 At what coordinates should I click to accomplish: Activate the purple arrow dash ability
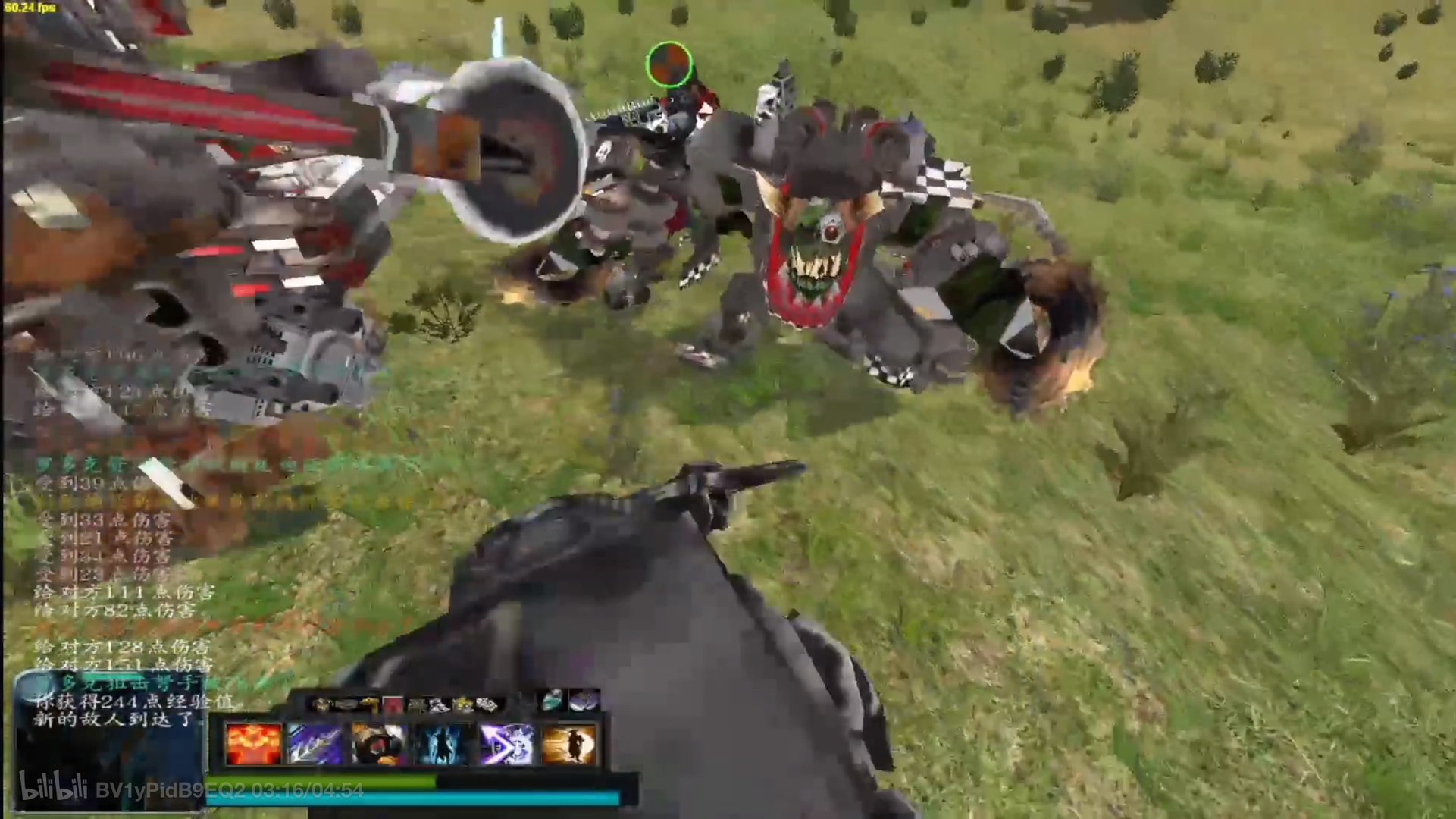[506, 744]
